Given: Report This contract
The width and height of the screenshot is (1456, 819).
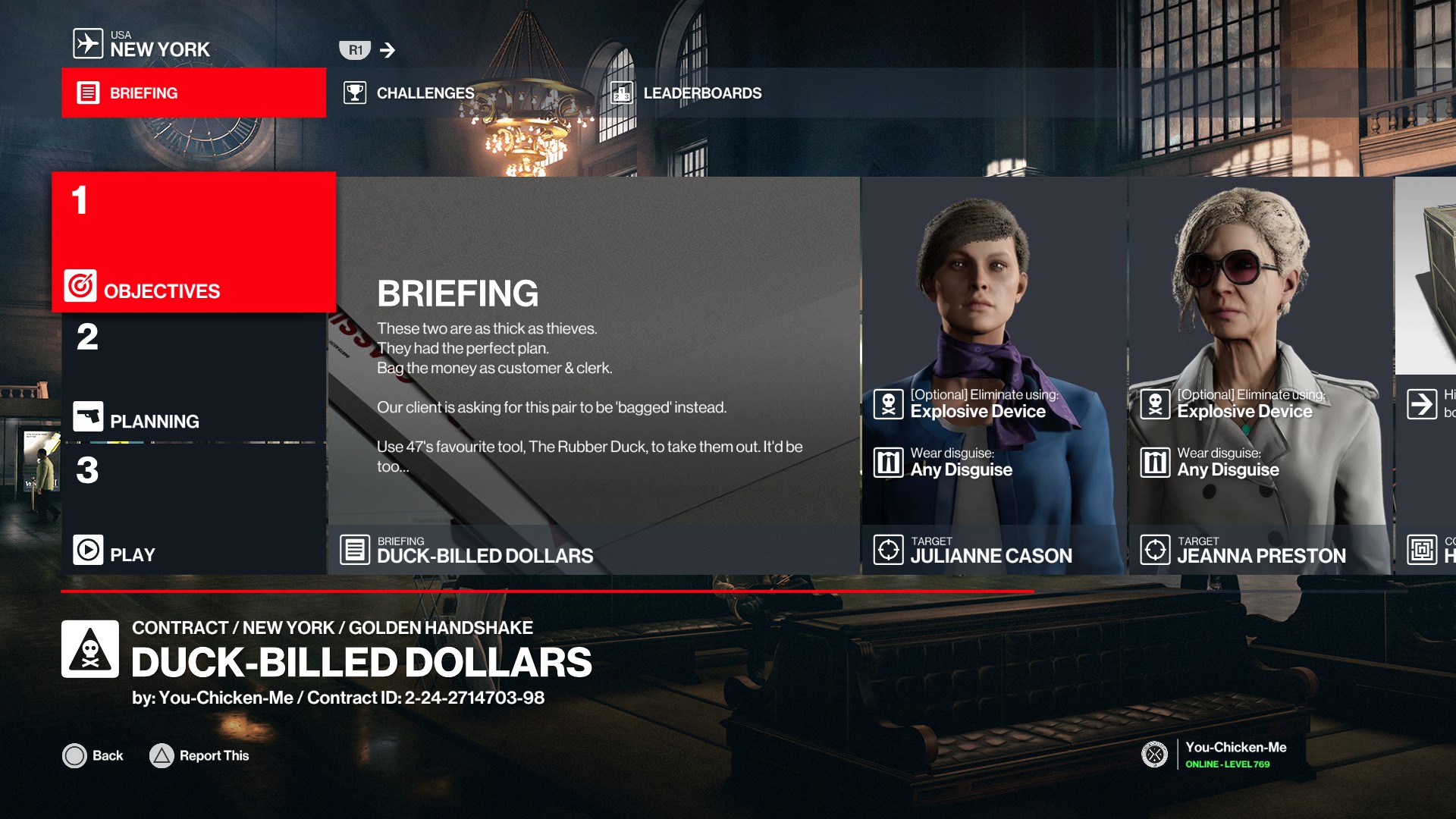Looking at the screenshot, I should coord(199,755).
